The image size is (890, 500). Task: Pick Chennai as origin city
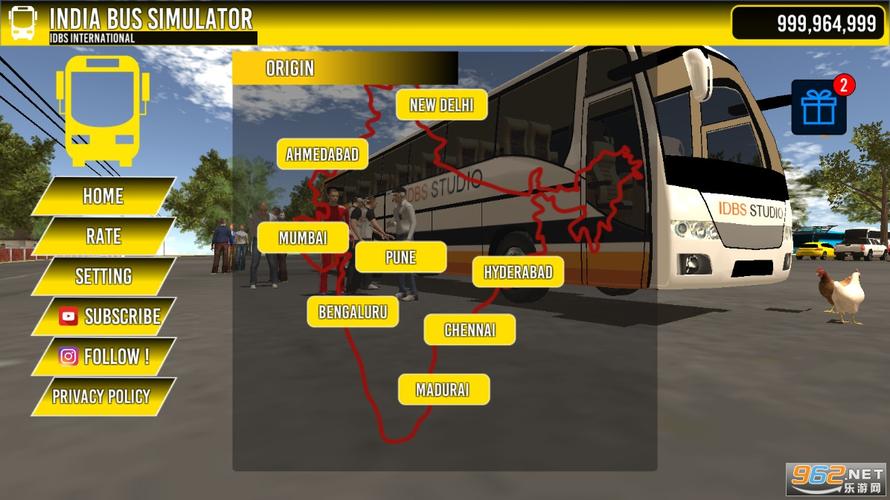pyautogui.click(x=469, y=329)
